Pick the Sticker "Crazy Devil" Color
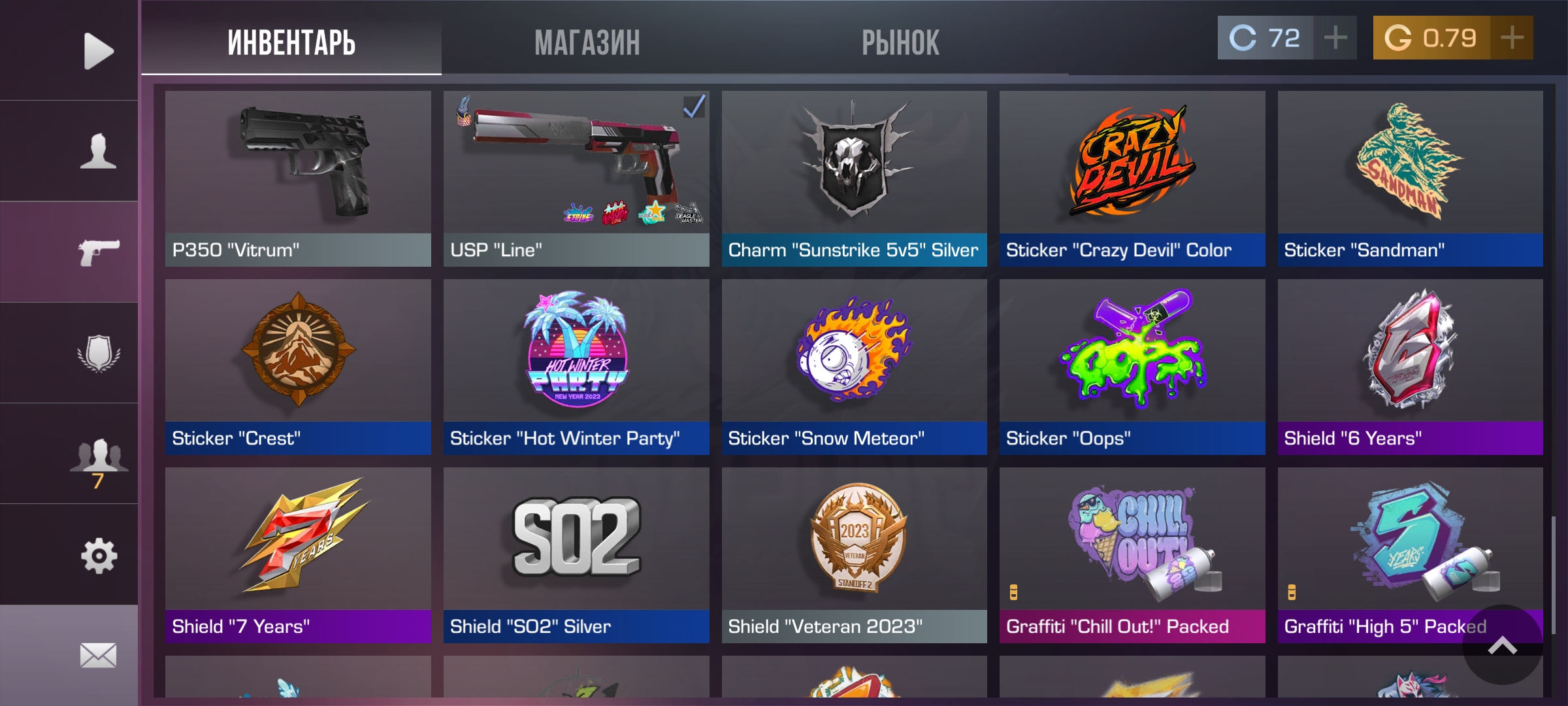 tap(1132, 178)
